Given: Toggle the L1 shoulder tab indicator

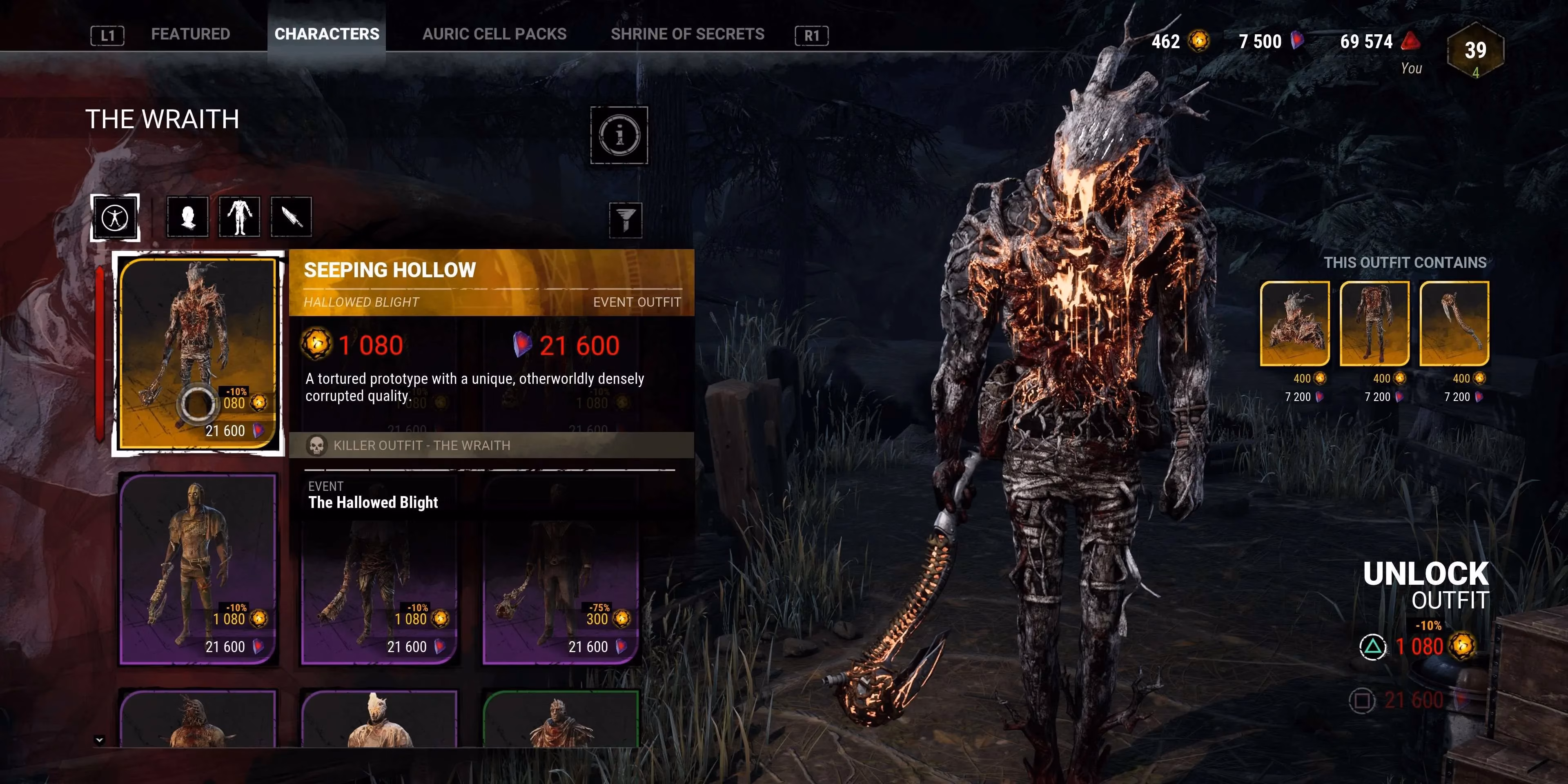Looking at the screenshot, I should click(x=107, y=35).
